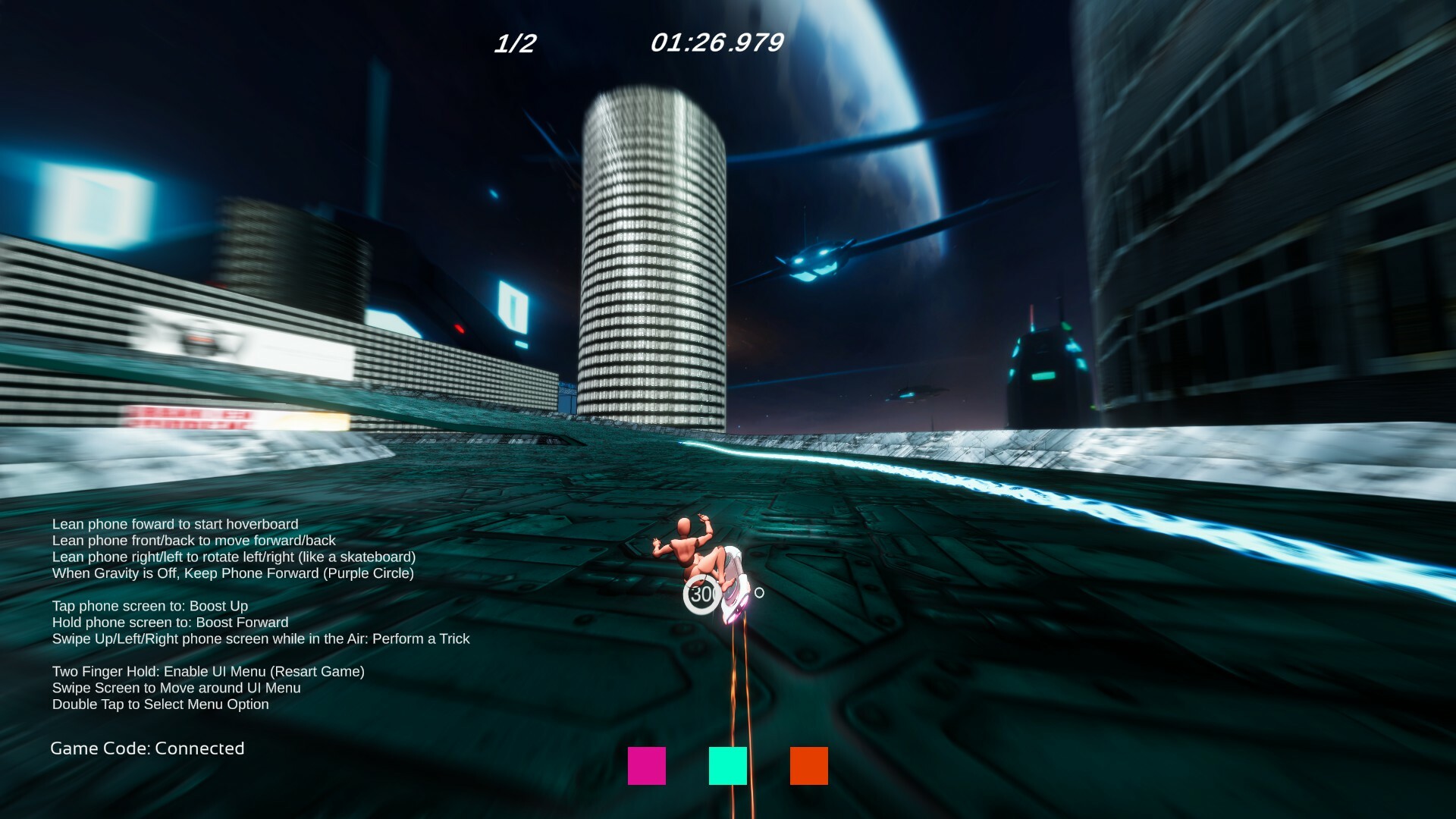Image resolution: width=1456 pixels, height=819 pixels.
Task: Click the Hold phone screen to: Boost Forward instruction
Action: tap(170, 622)
